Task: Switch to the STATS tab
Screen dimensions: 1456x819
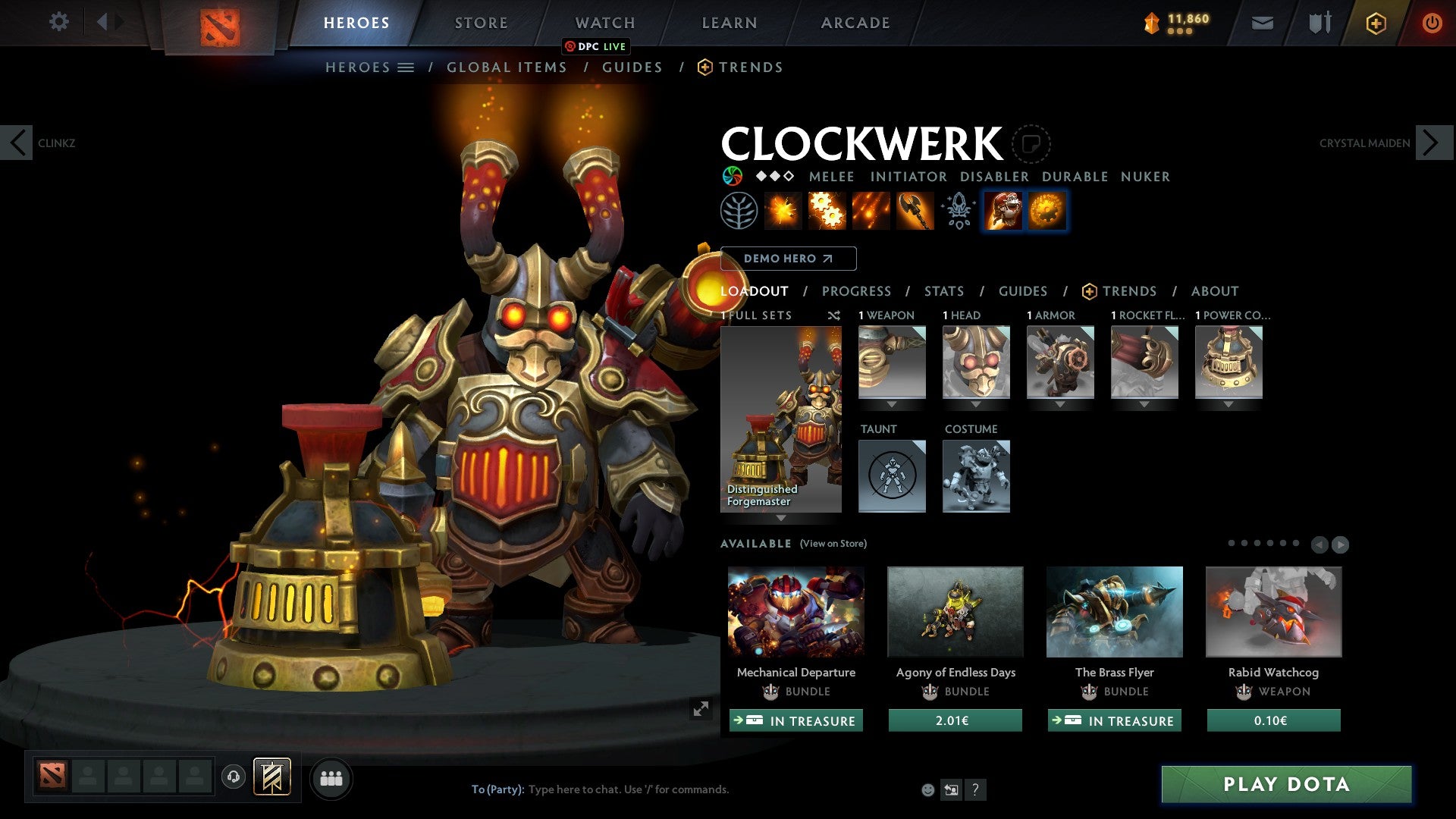Action: click(x=943, y=291)
